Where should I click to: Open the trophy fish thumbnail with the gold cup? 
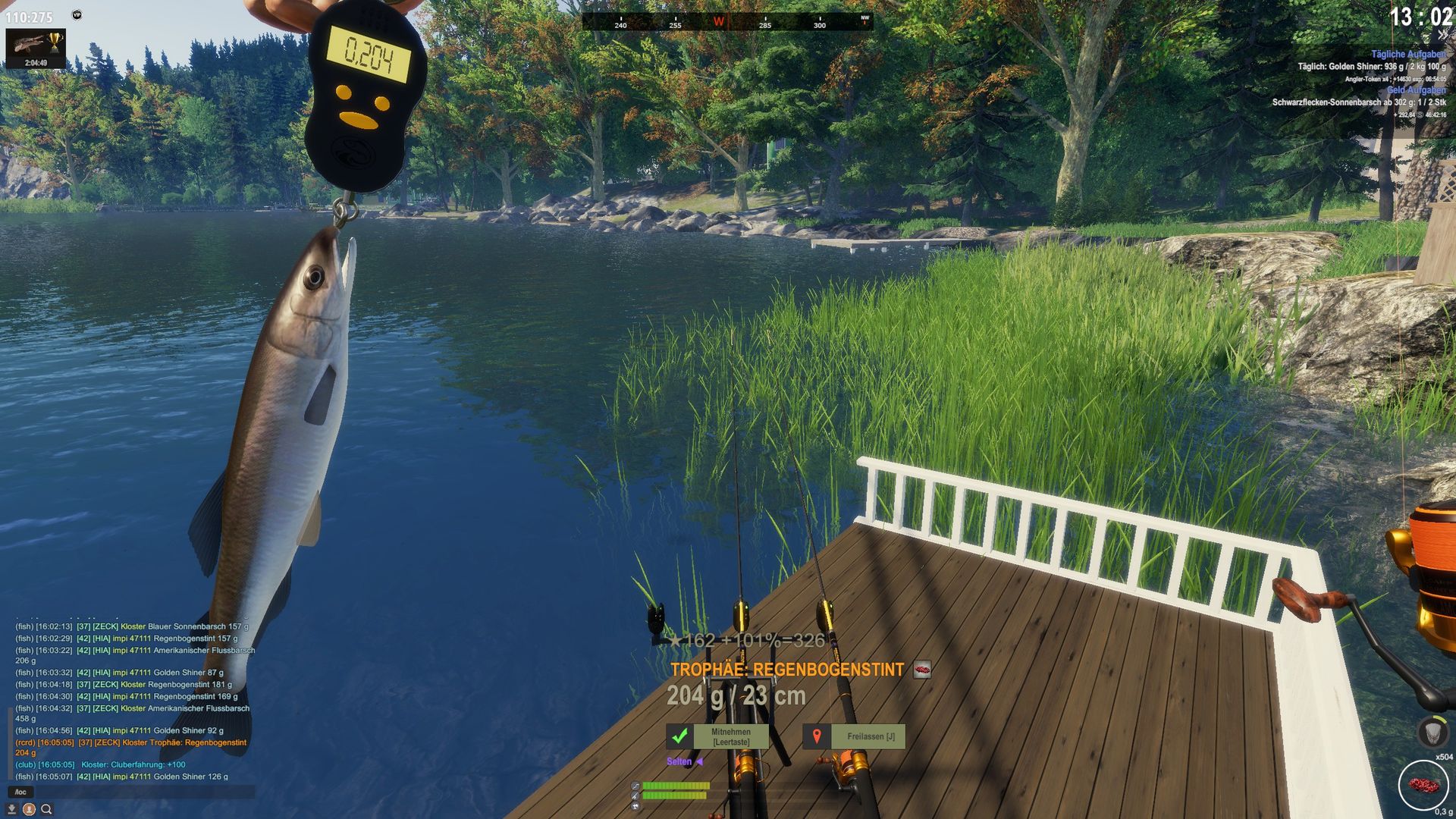click(x=36, y=48)
